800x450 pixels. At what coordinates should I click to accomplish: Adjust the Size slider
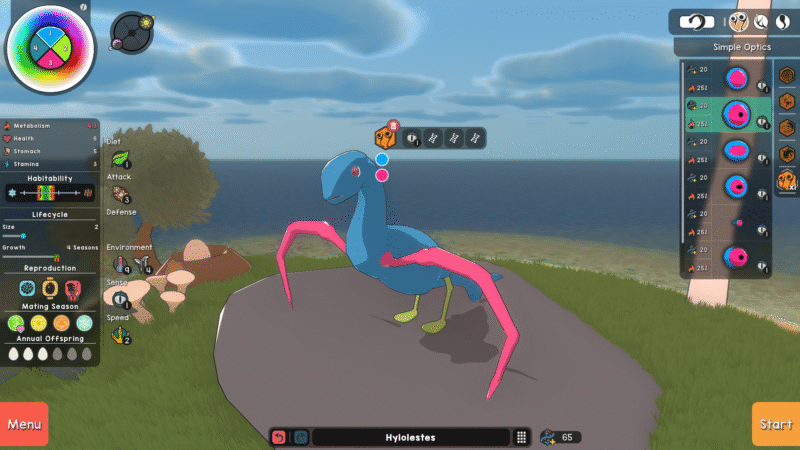(22, 236)
